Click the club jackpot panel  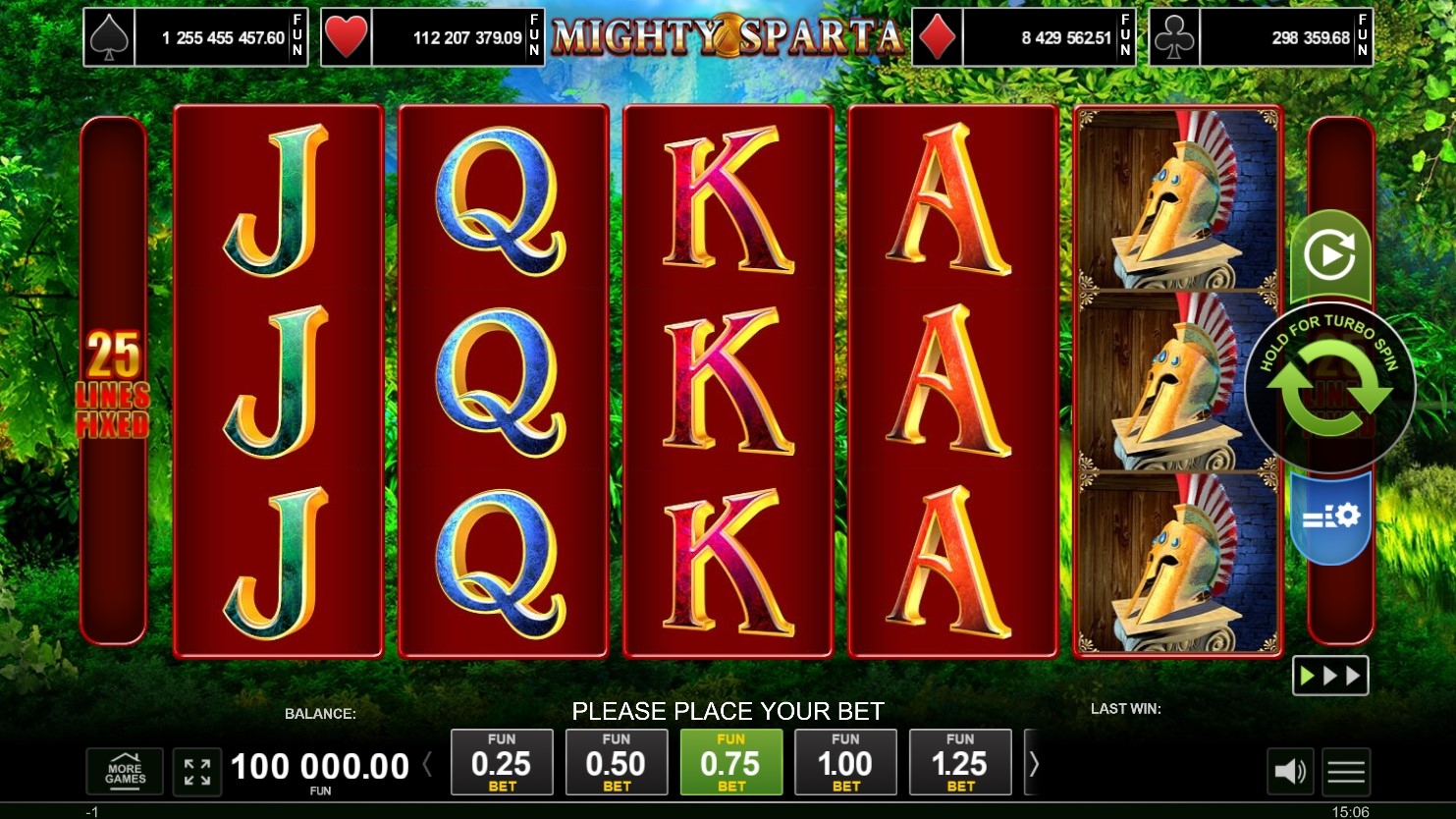[1262, 37]
